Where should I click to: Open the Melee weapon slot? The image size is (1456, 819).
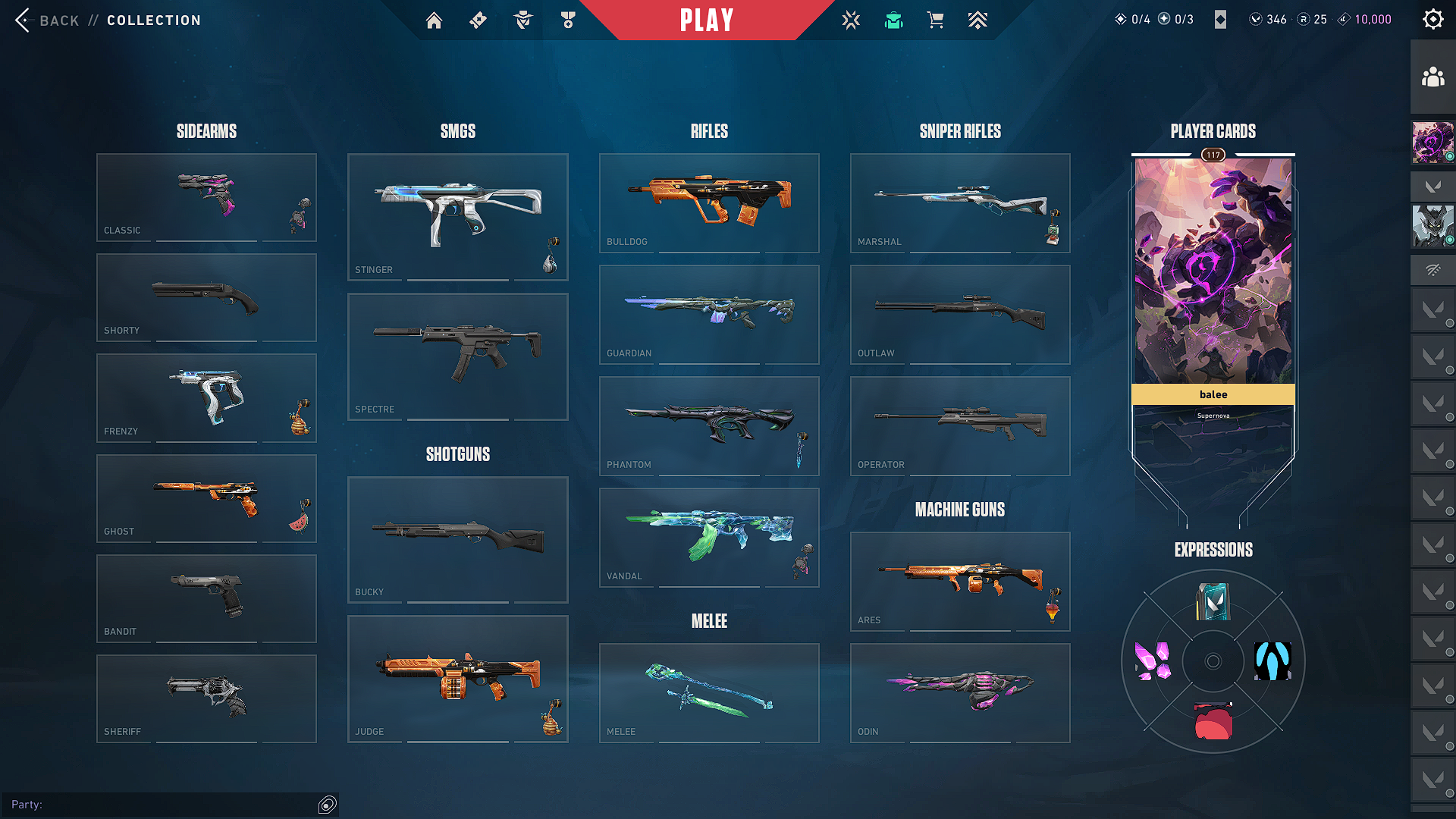pos(708,692)
